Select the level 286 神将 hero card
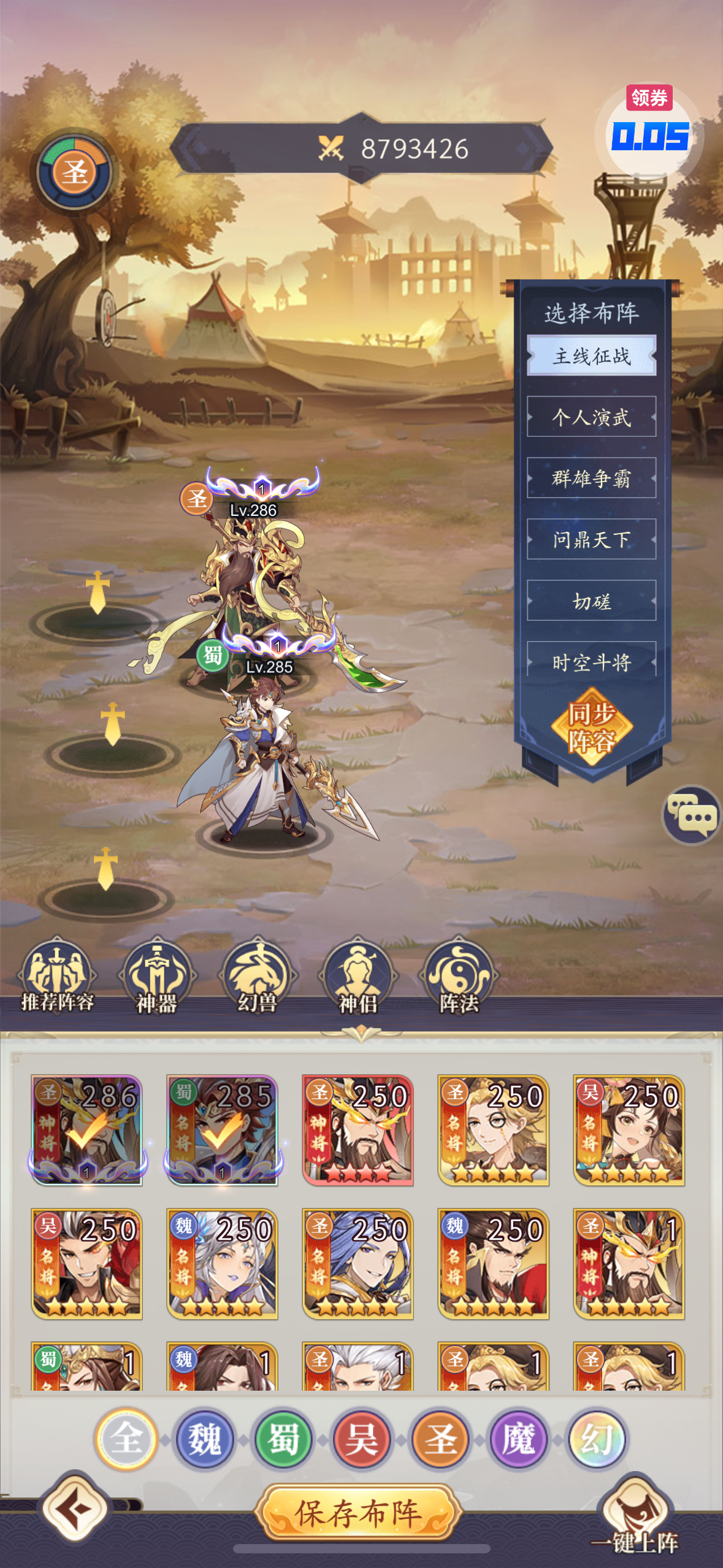This screenshot has height=1568, width=723. [87, 1130]
